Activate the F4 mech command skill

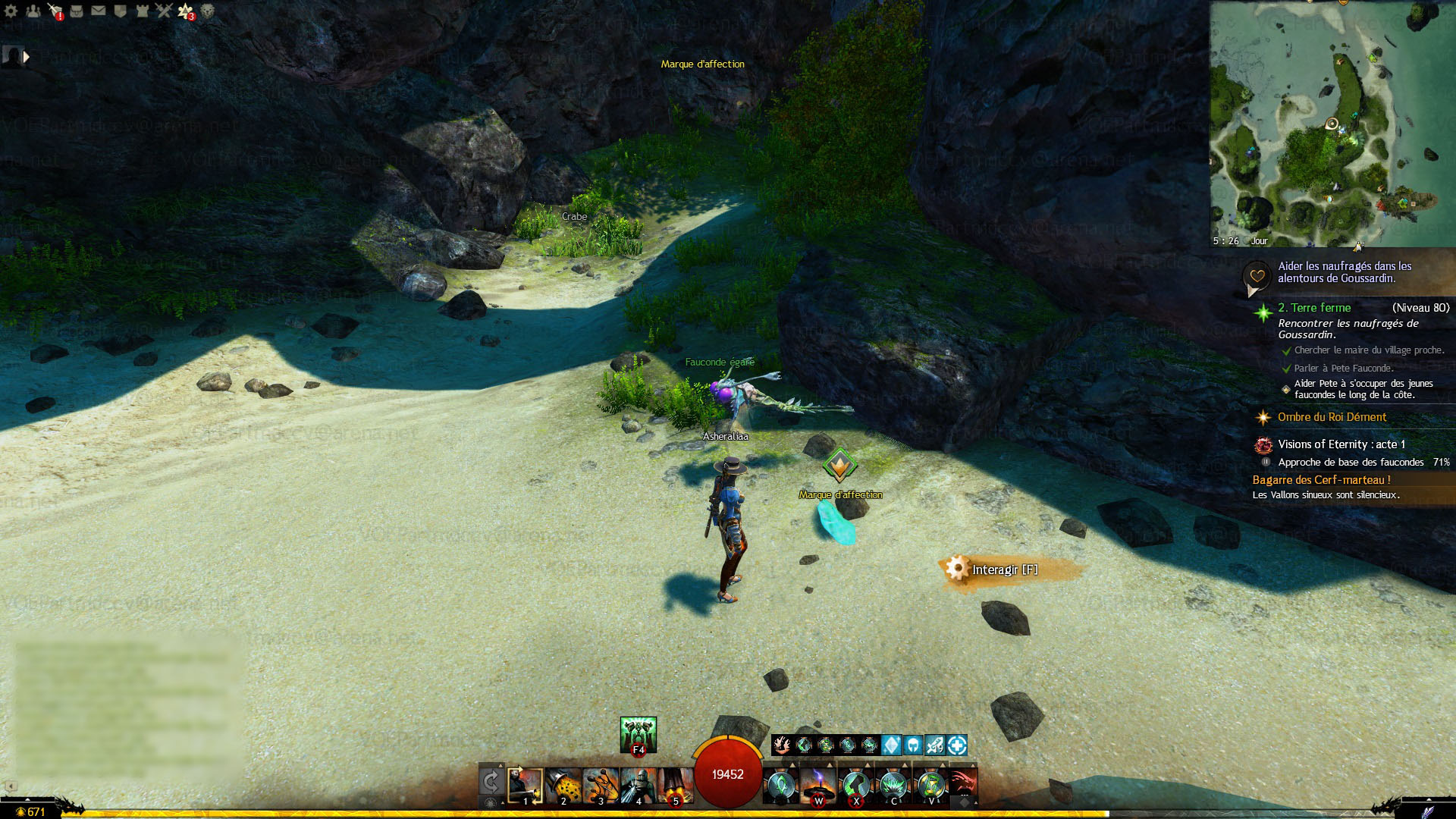pos(638,735)
